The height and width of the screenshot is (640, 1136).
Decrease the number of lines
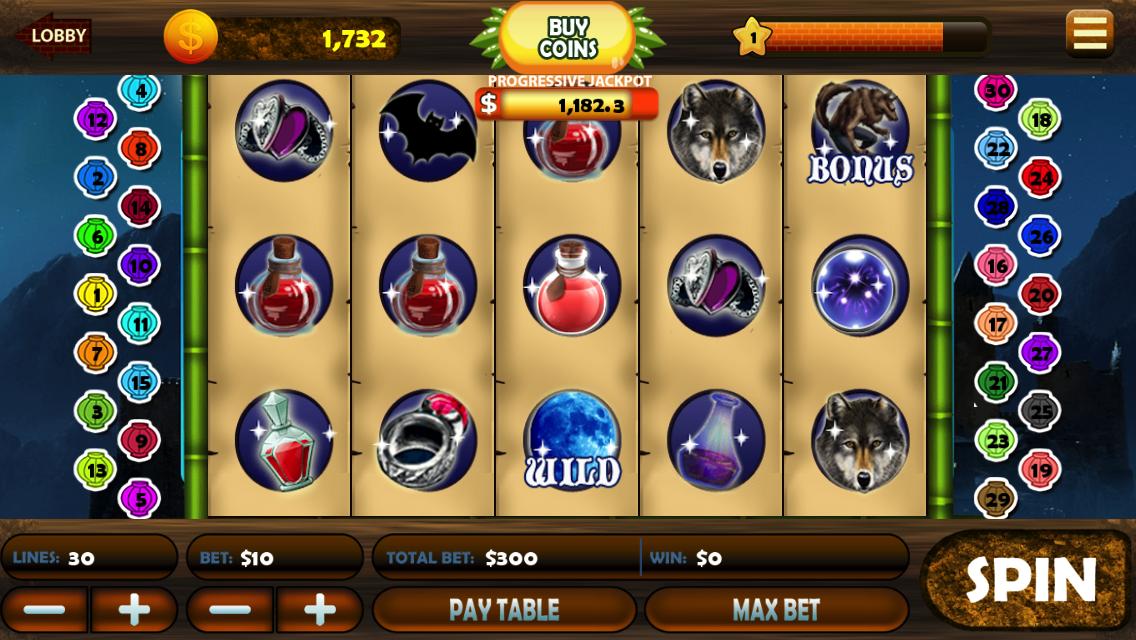click(45, 610)
